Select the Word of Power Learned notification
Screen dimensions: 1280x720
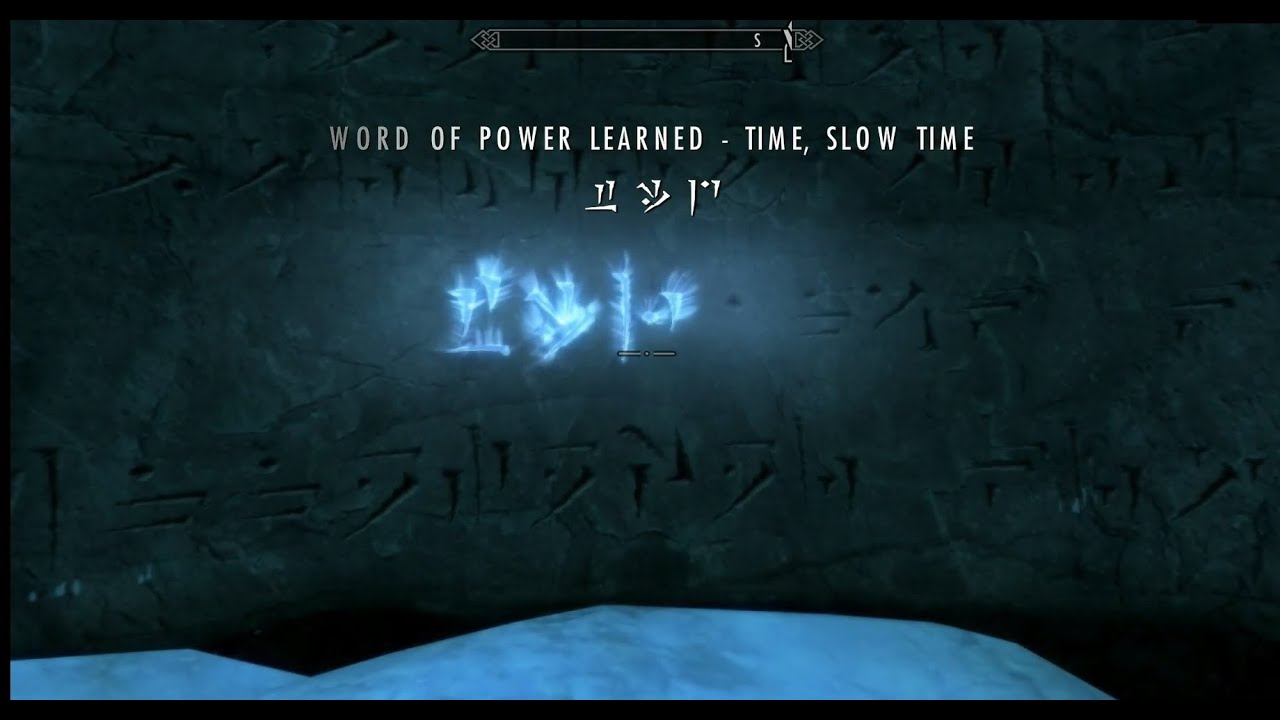[x=655, y=138]
